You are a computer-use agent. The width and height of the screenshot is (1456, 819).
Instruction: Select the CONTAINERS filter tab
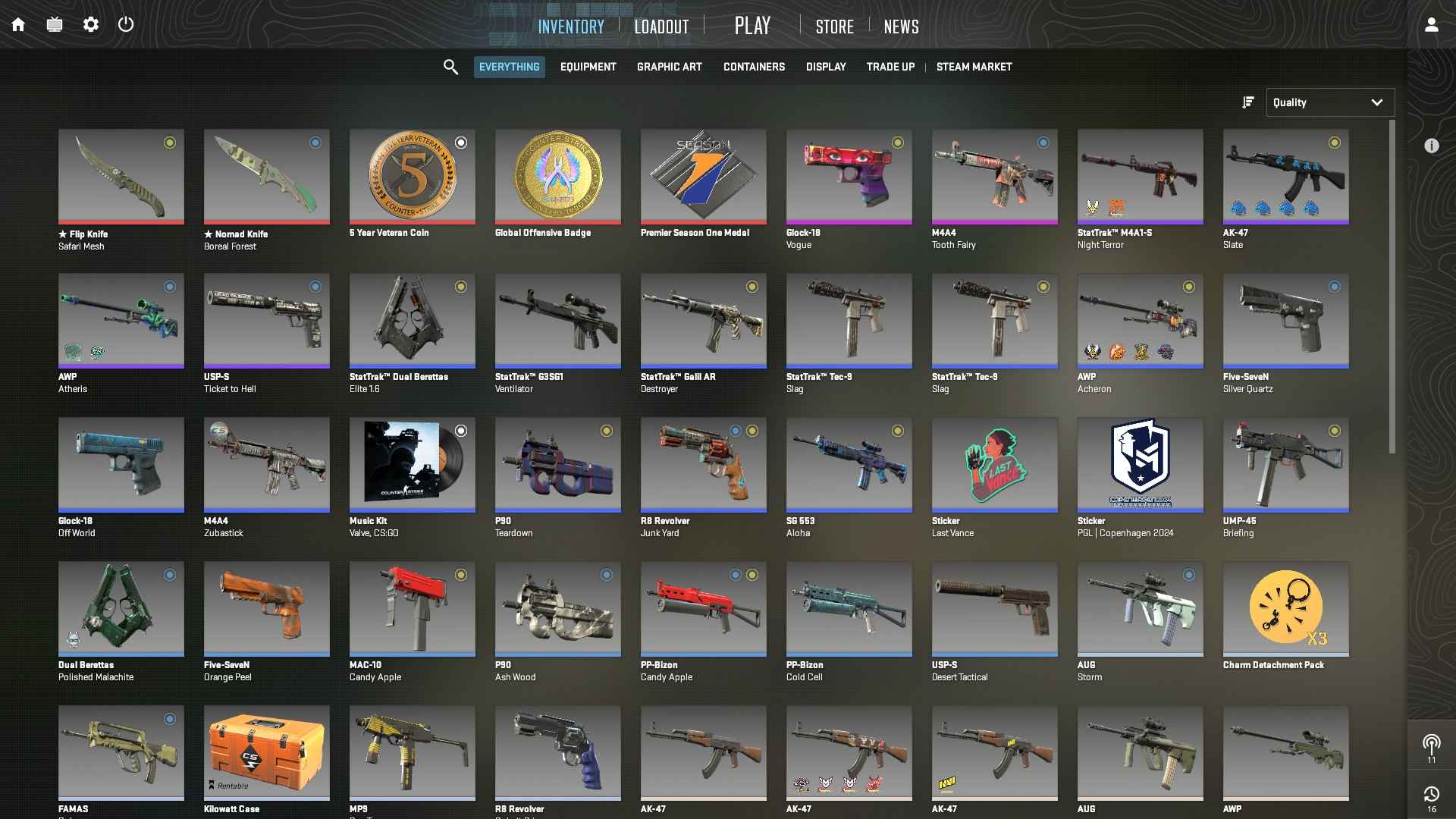(754, 67)
